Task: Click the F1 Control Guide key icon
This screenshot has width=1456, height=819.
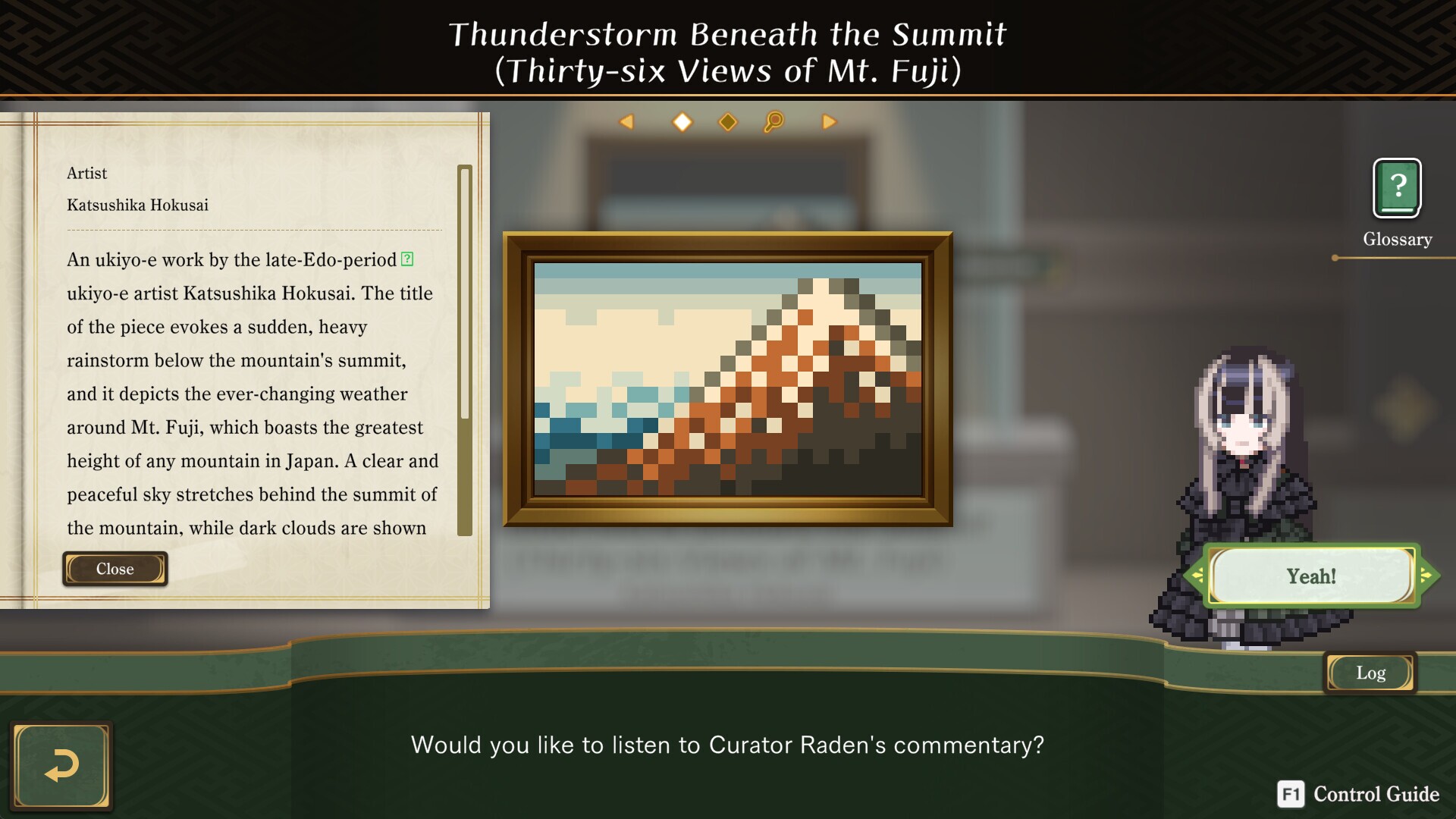Action: [1291, 795]
